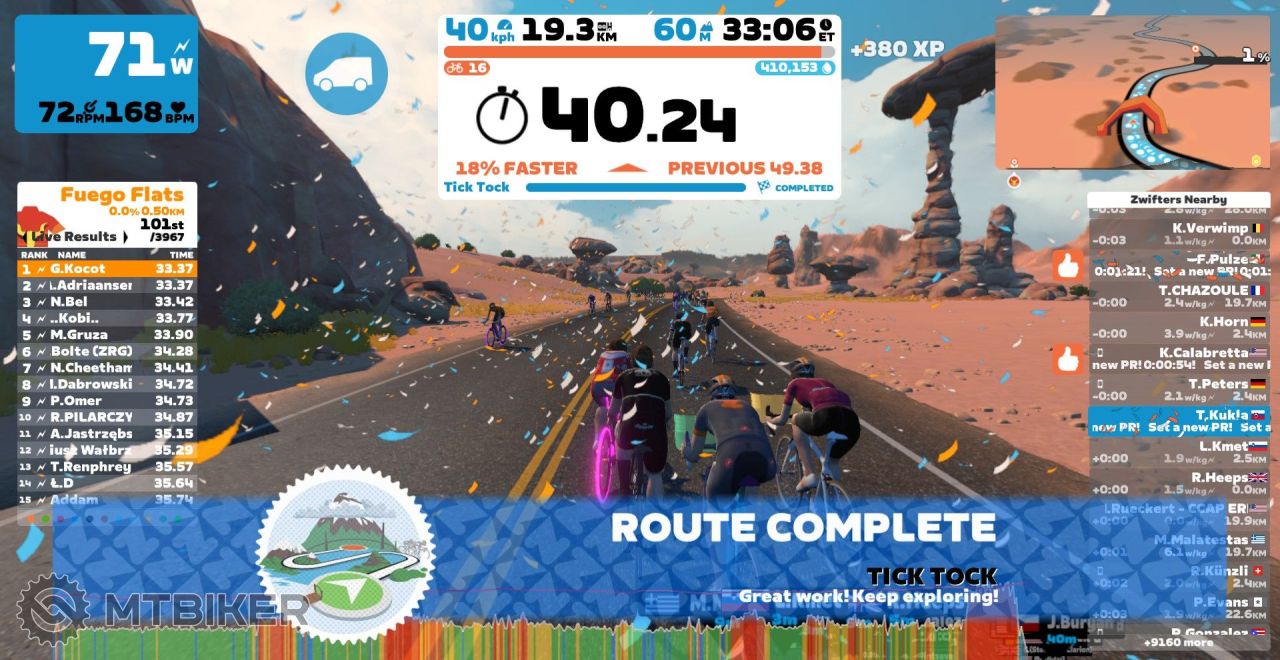Click P.Omer's row in the rankings
The image size is (1280, 660).
coord(108,400)
